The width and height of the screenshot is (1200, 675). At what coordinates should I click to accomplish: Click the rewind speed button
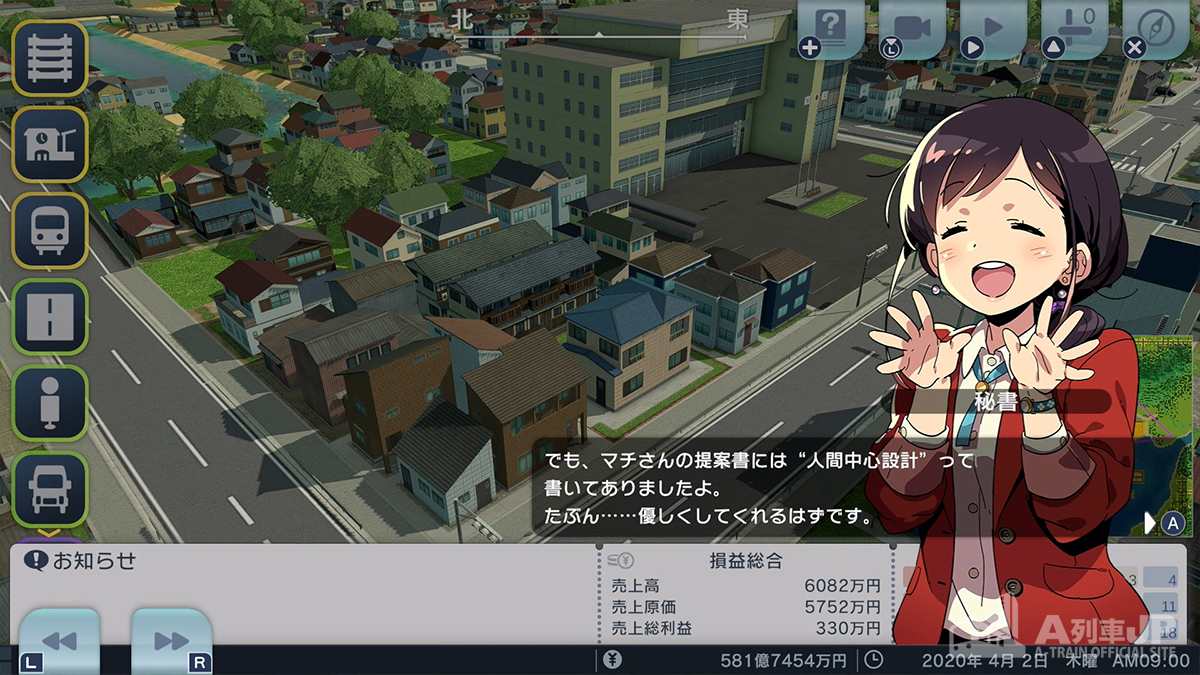click(59, 640)
